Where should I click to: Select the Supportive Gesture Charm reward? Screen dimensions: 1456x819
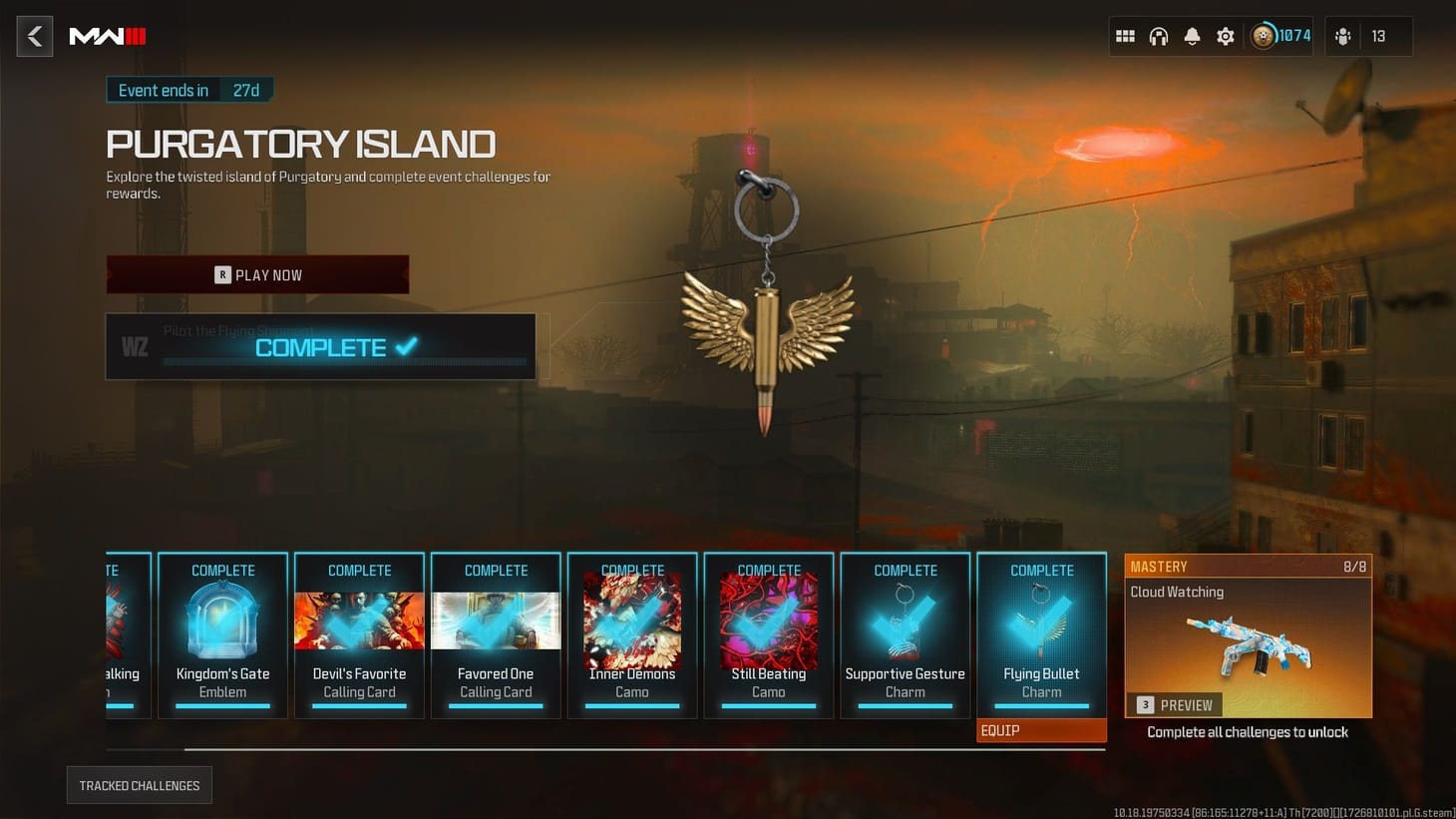(905, 635)
